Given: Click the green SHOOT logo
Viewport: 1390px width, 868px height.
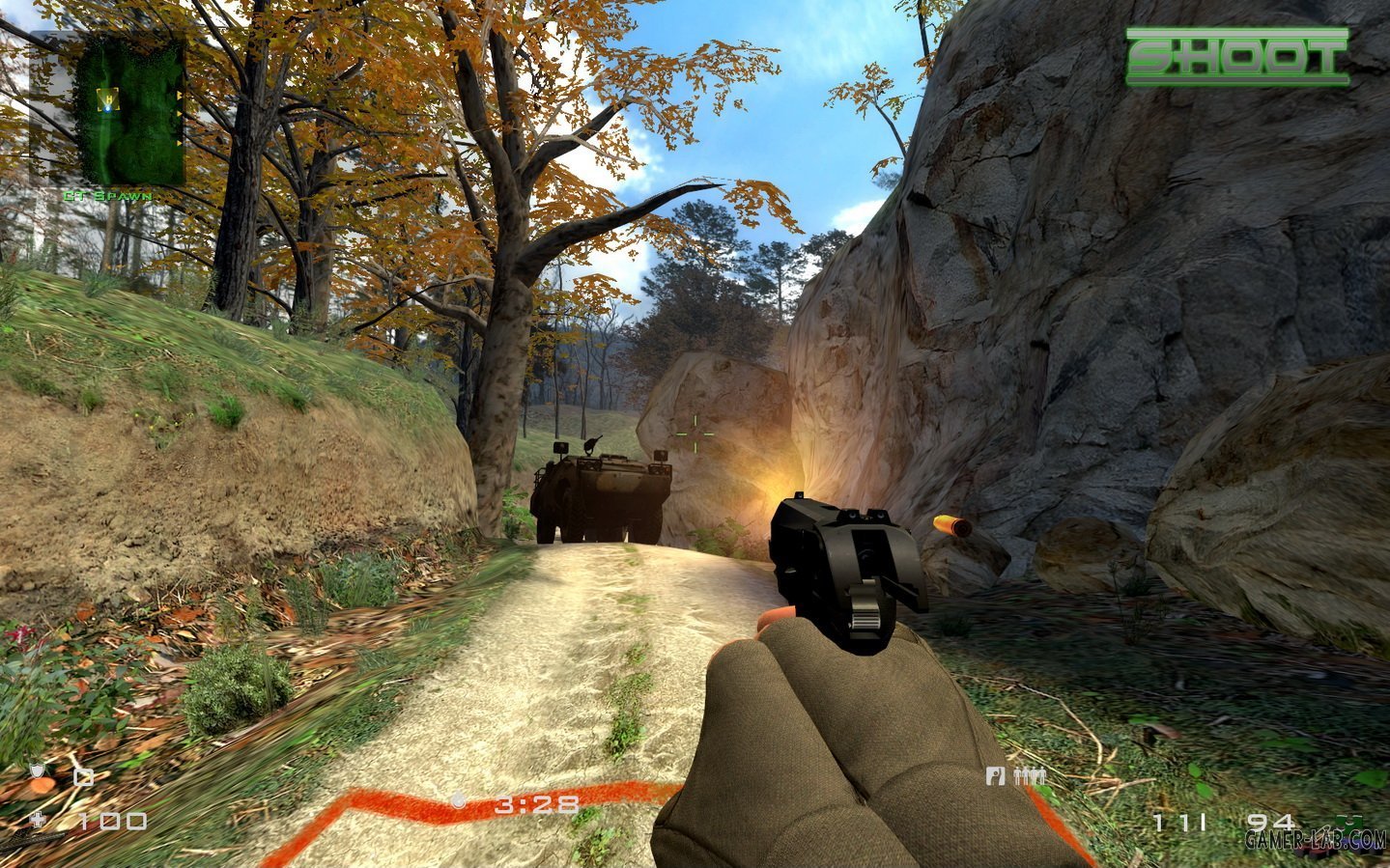Looking at the screenshot, I should click(1237, 57).
